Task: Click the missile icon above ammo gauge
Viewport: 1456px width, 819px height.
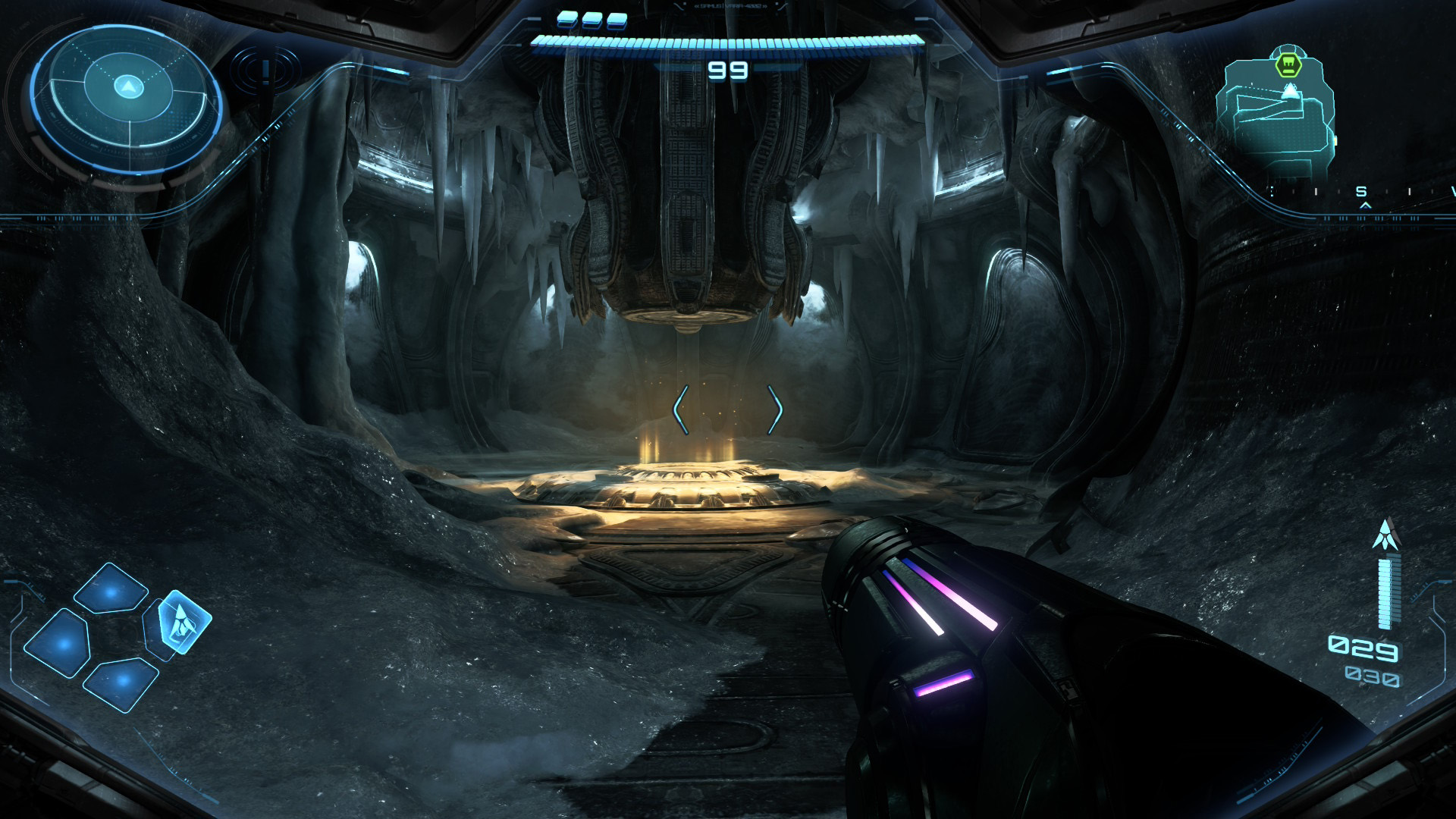Action: (x=1385, y=535)
